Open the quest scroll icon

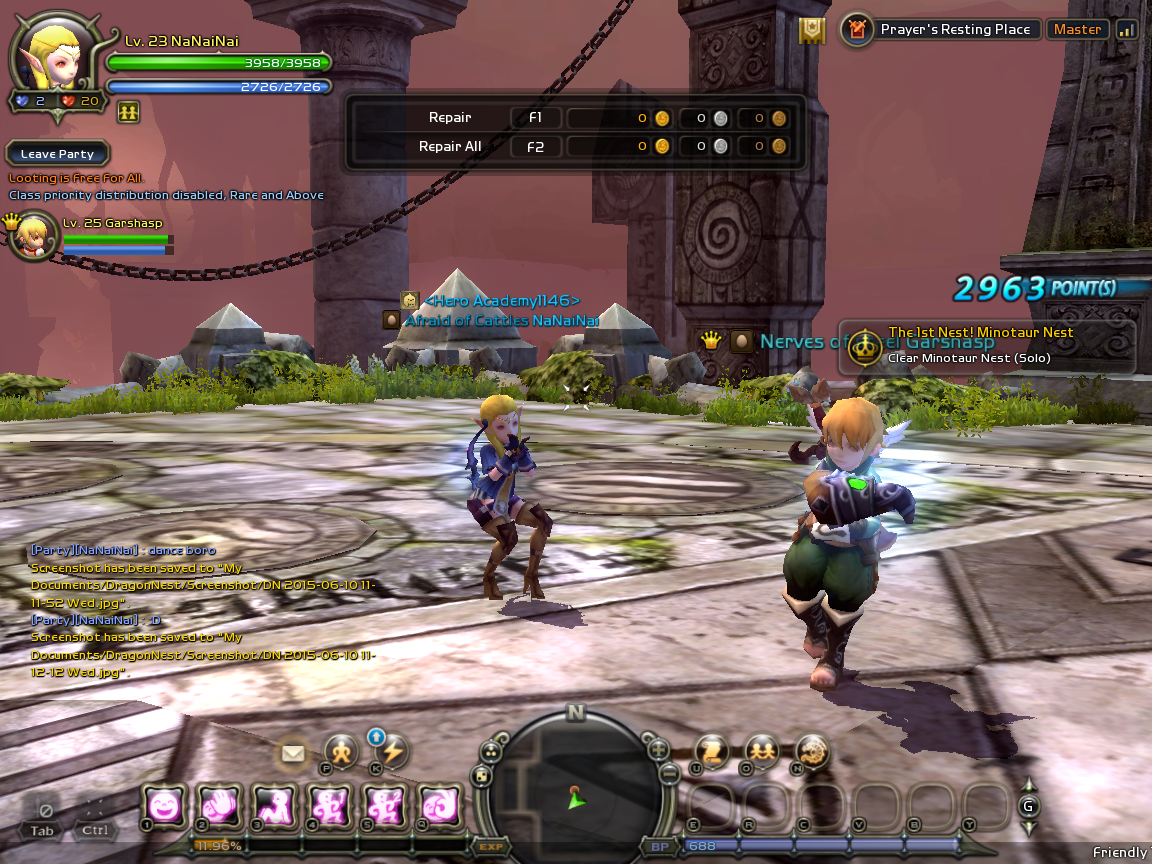click(711, 751)
